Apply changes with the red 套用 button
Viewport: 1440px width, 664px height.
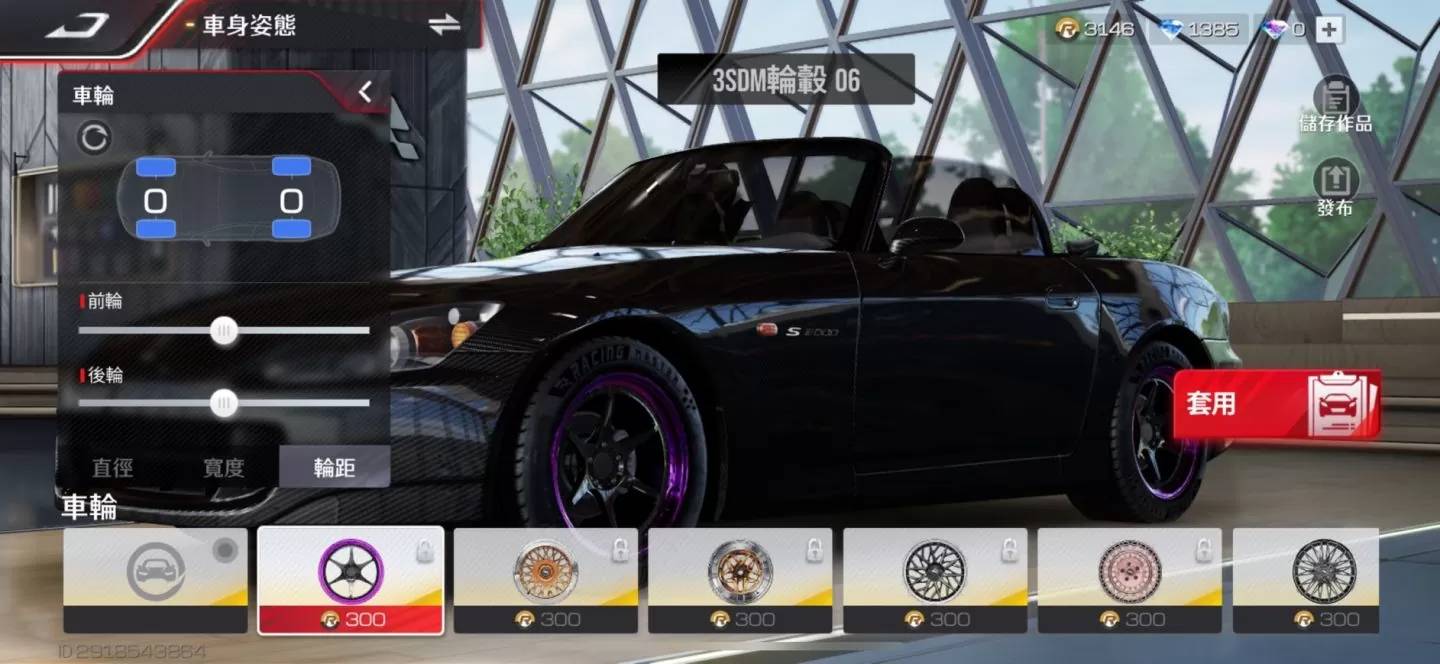click(x=1276, y=404)
